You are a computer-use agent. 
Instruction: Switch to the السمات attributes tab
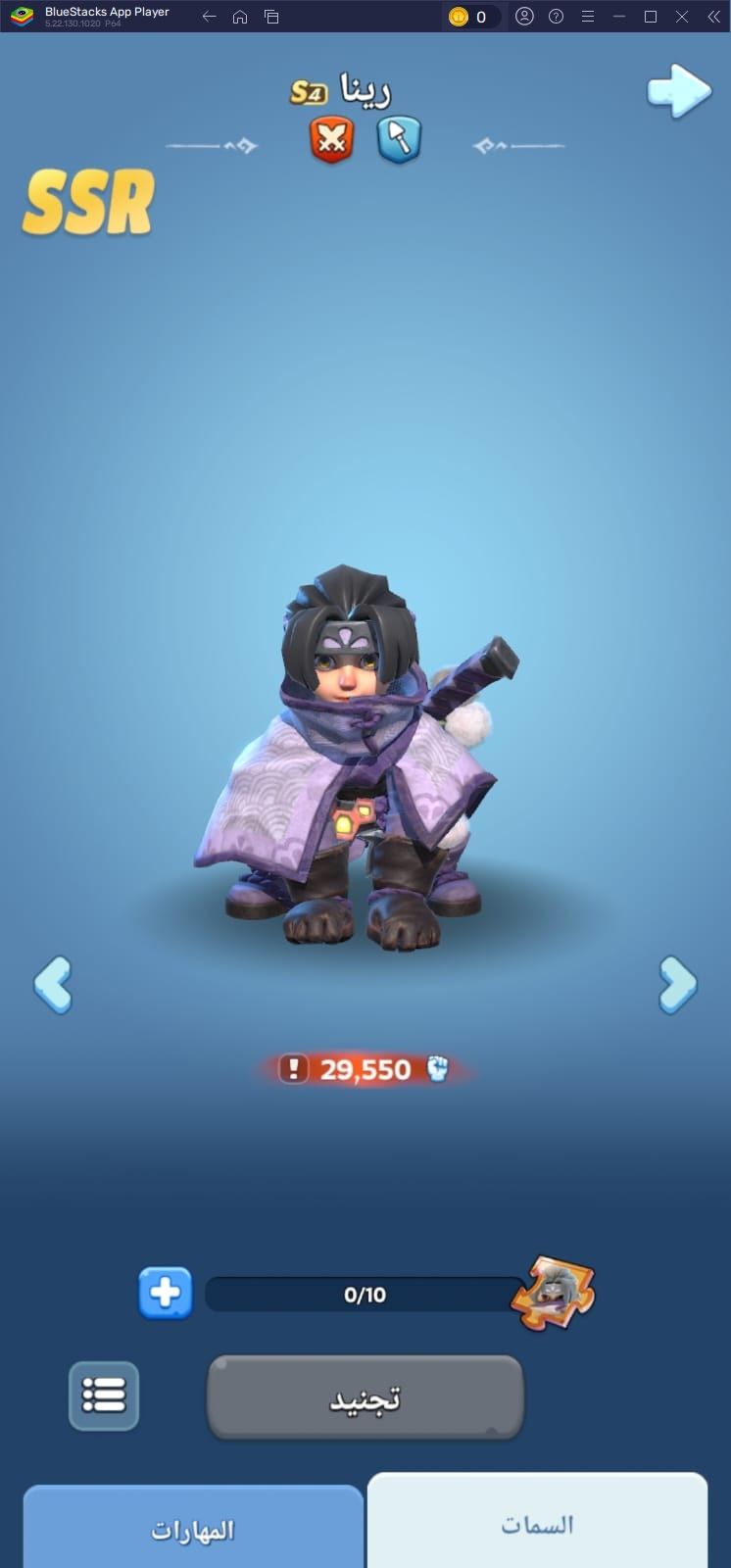point(537,1524)
